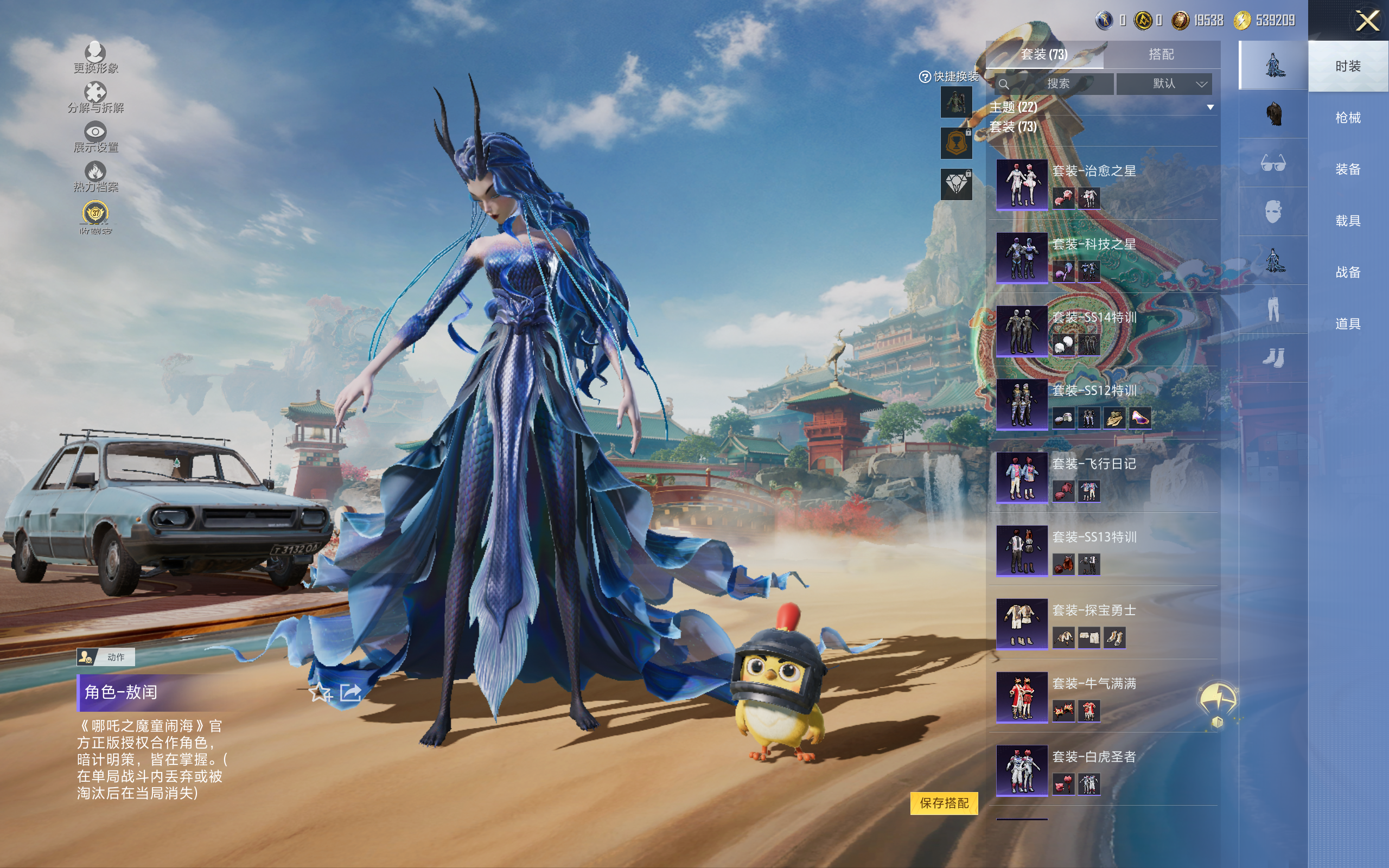Open the 动作 emote button
Image resolution: width=1389 pixels, height=868 pixels.
(106, 657)
